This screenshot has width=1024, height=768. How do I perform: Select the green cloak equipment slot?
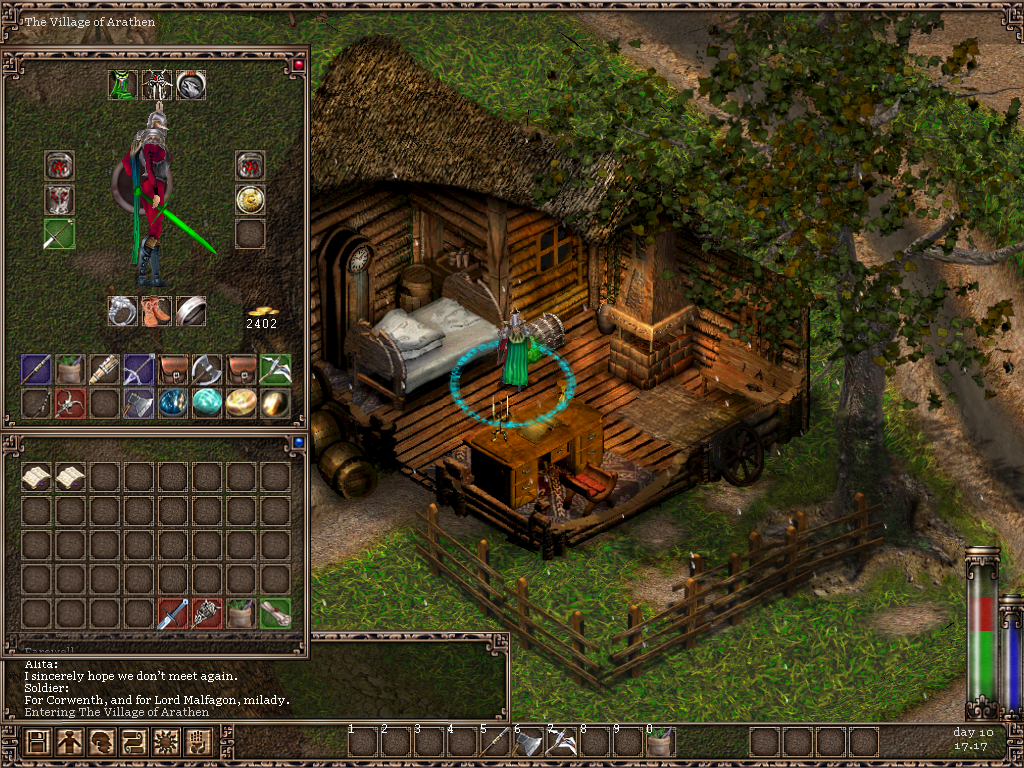[123, 85]
